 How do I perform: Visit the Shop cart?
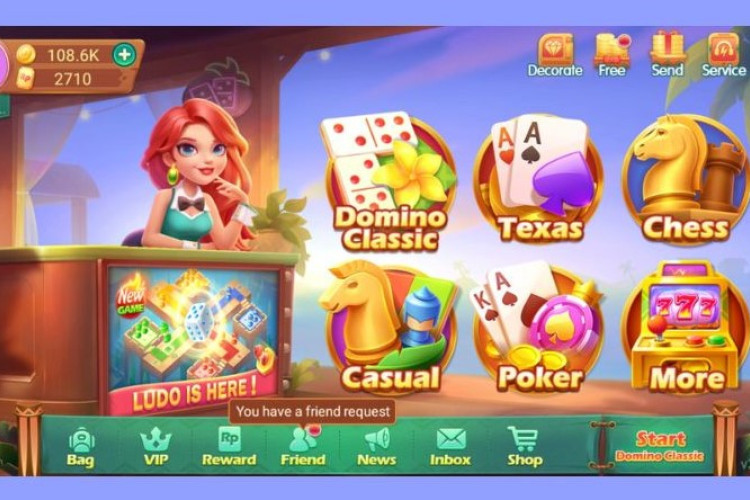[524, 445]
